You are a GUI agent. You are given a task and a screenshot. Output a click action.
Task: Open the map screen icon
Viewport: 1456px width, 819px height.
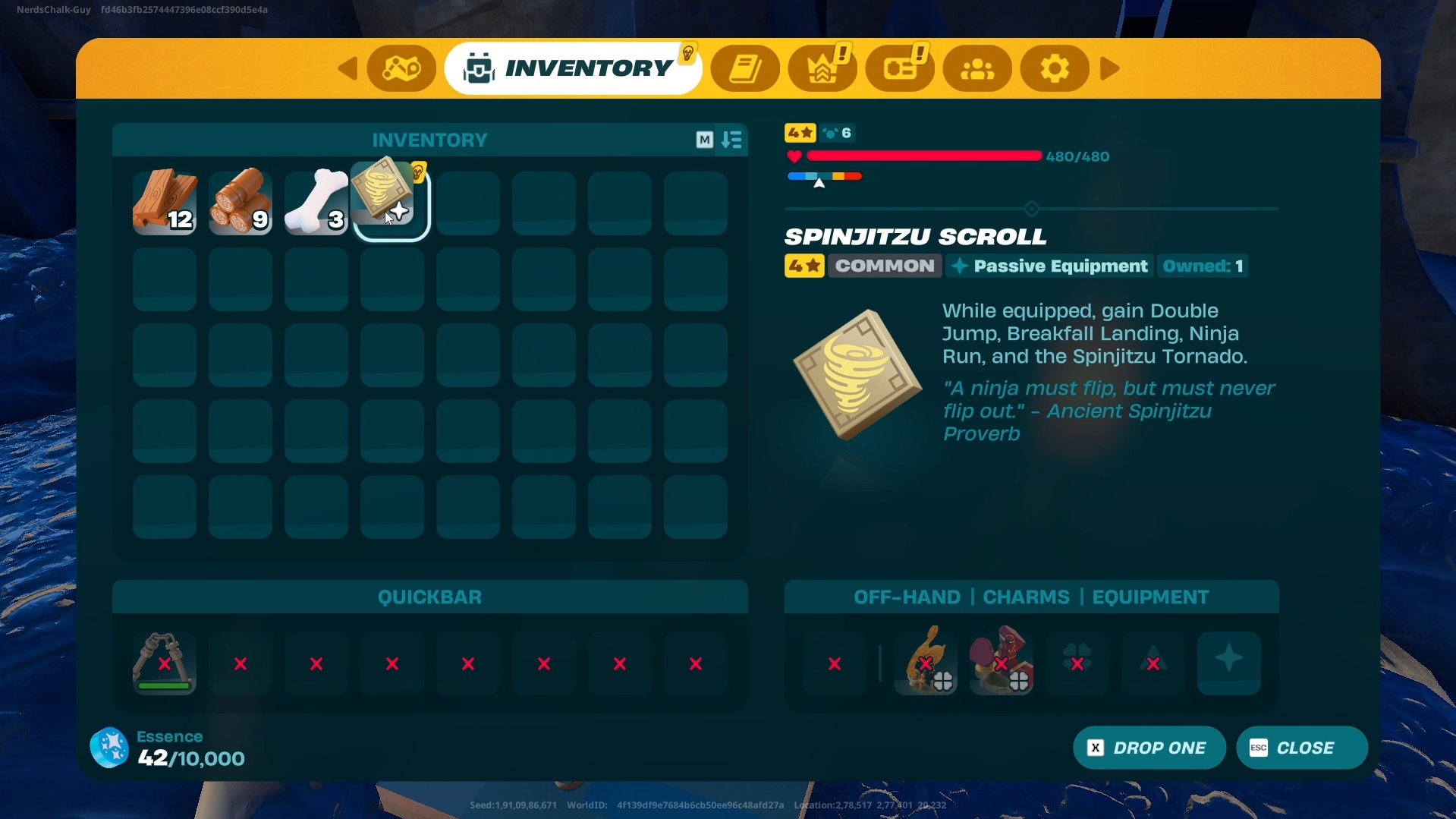(x=401, y=68)
